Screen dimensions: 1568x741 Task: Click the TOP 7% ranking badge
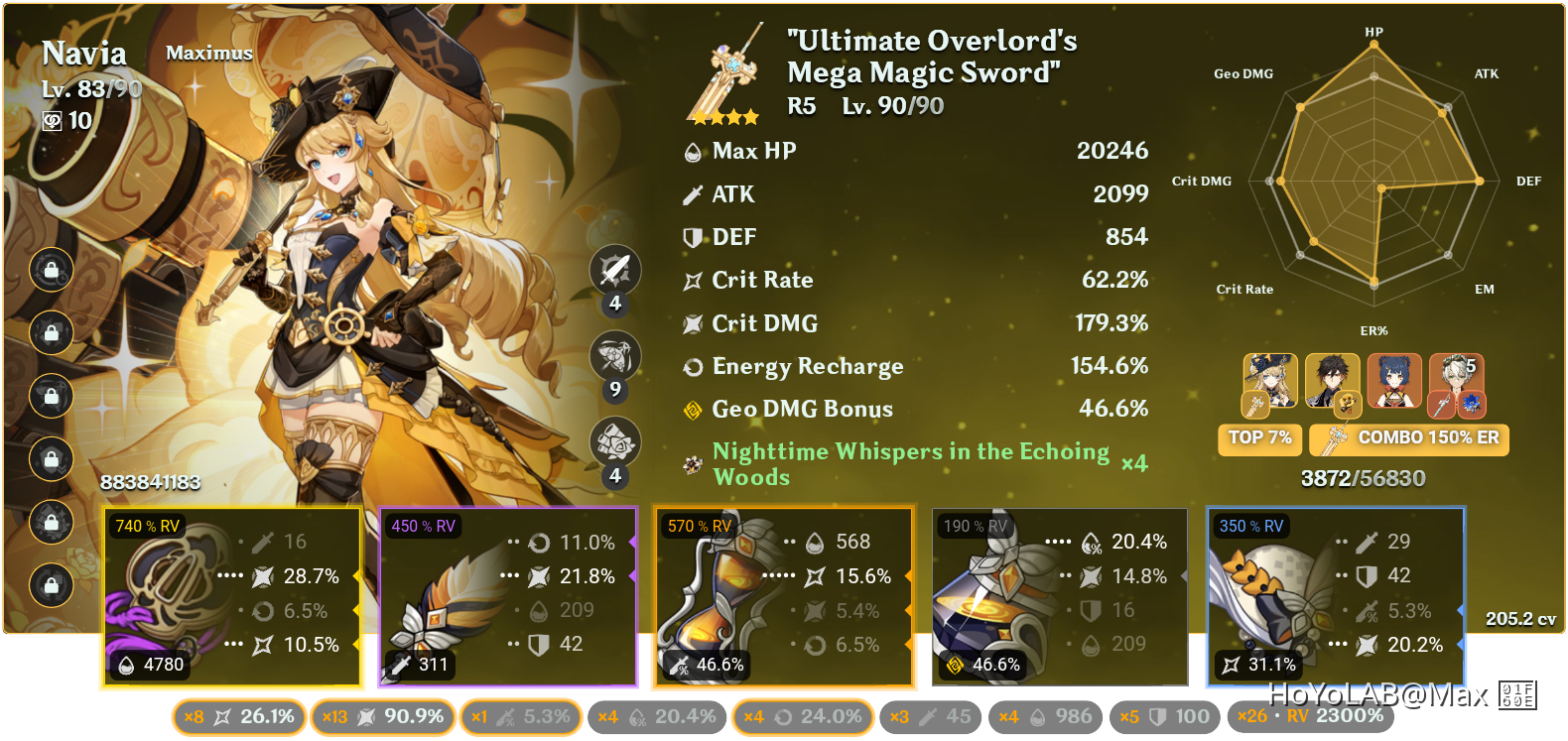coord(1258,438)
